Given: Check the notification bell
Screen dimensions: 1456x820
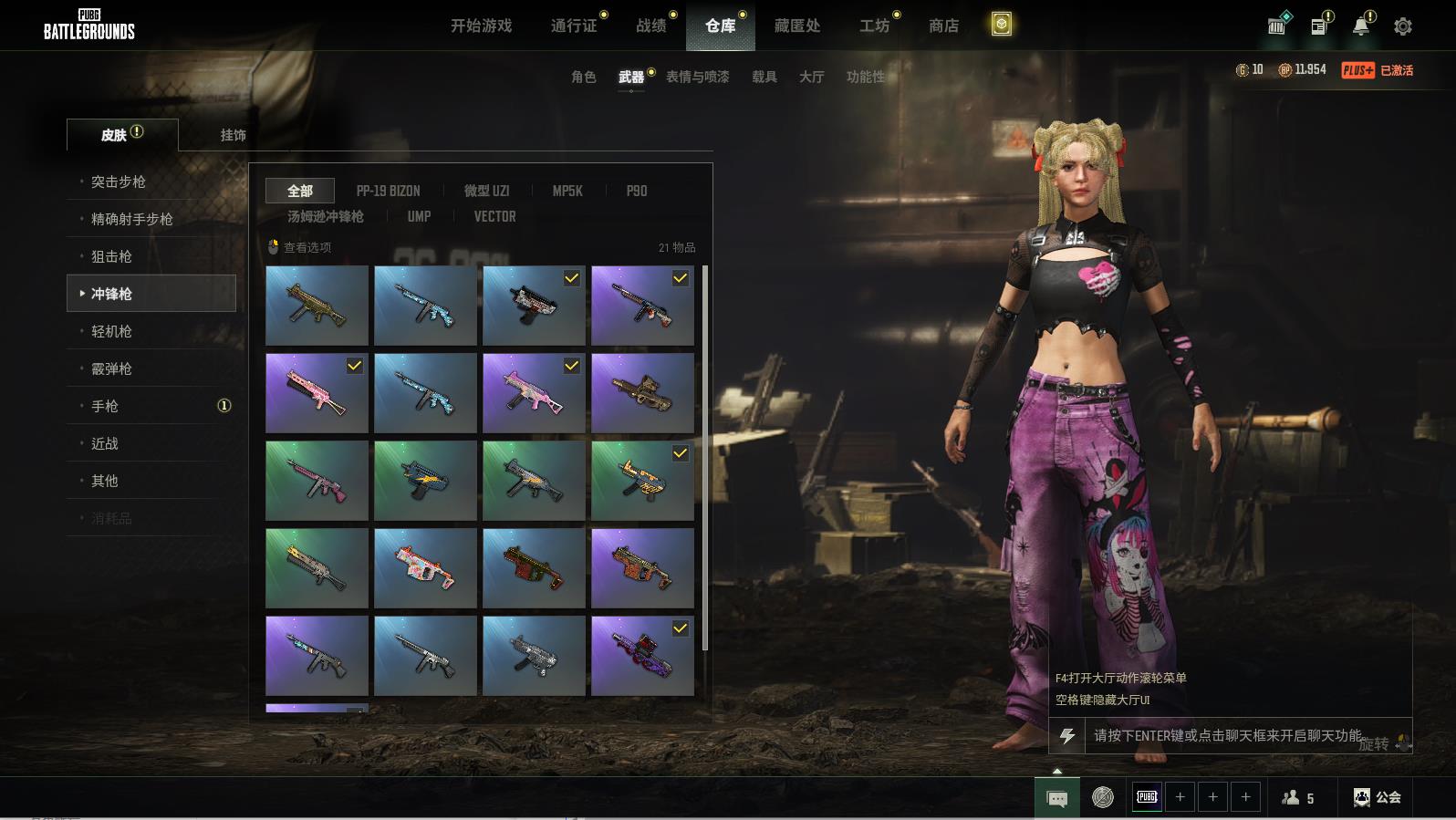Looking at the screenshot, I should pos(1360,26).
